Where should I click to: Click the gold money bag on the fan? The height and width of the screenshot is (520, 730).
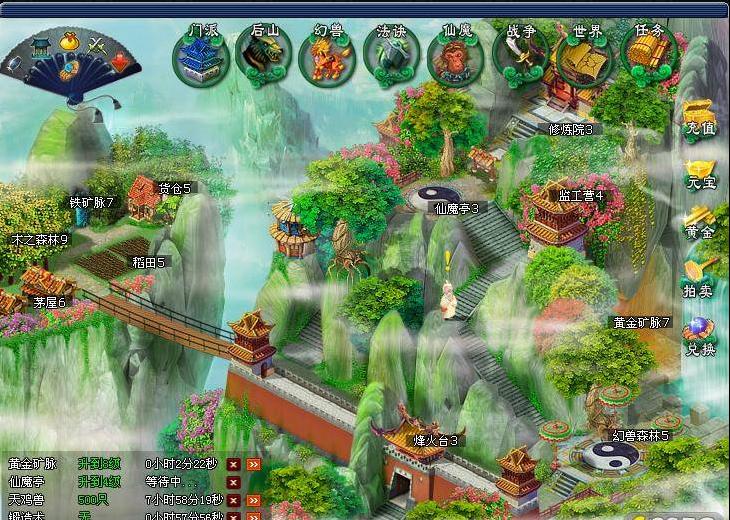(69, 41)
